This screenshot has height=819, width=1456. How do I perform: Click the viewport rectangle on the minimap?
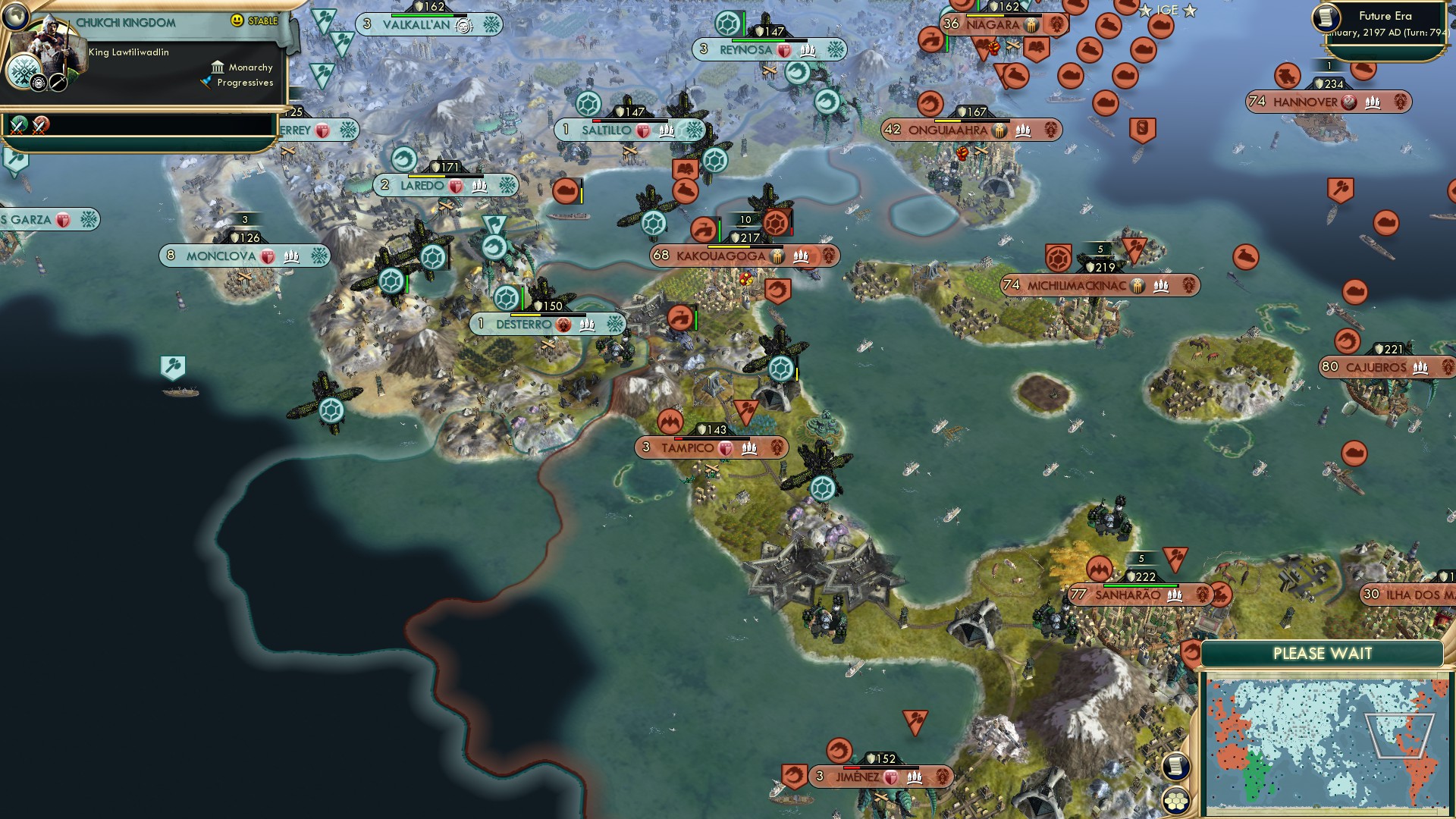pyautogui.click(x=1400, y=736)
